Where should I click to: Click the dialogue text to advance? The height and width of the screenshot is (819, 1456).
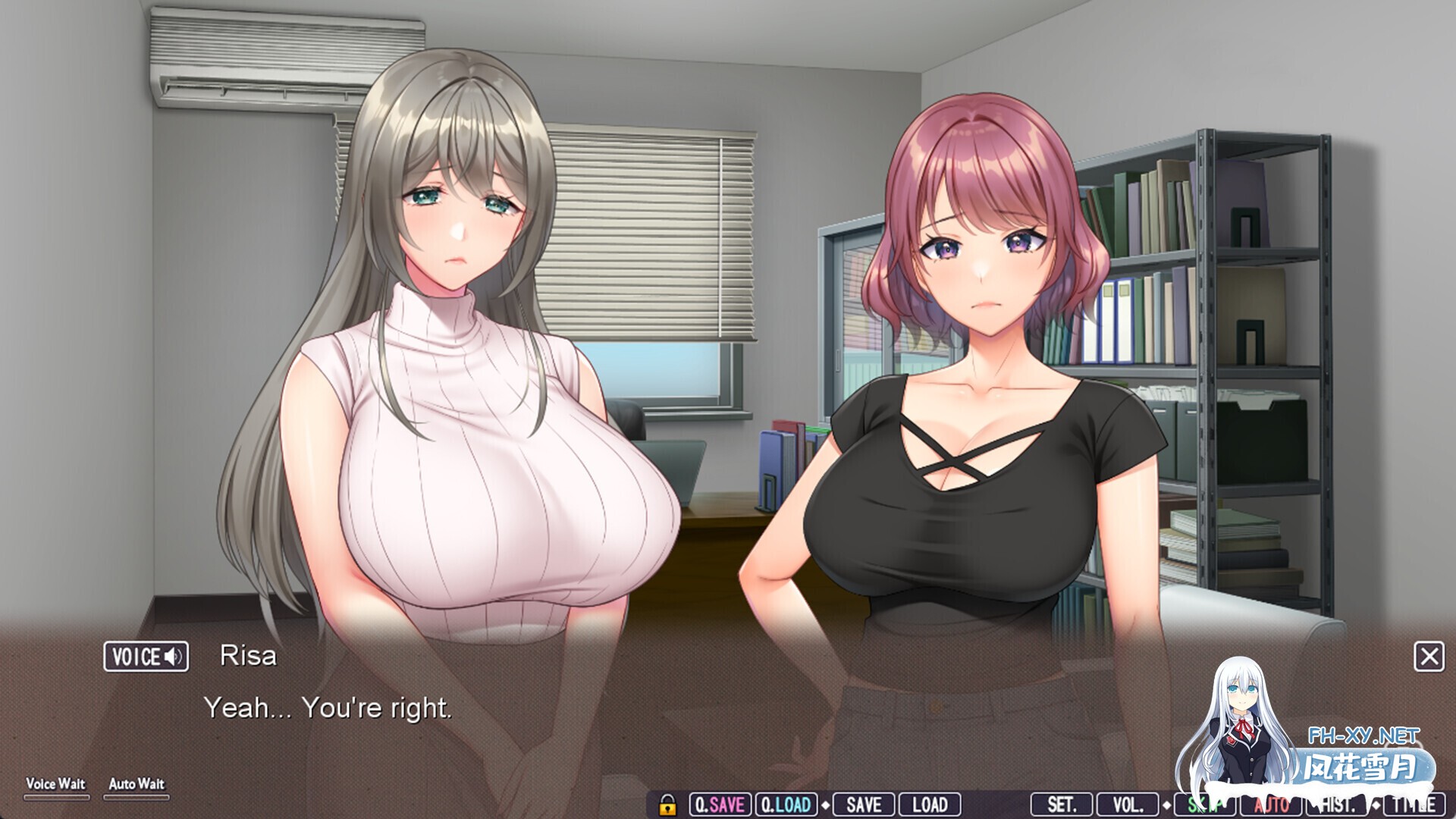point(331,710)
